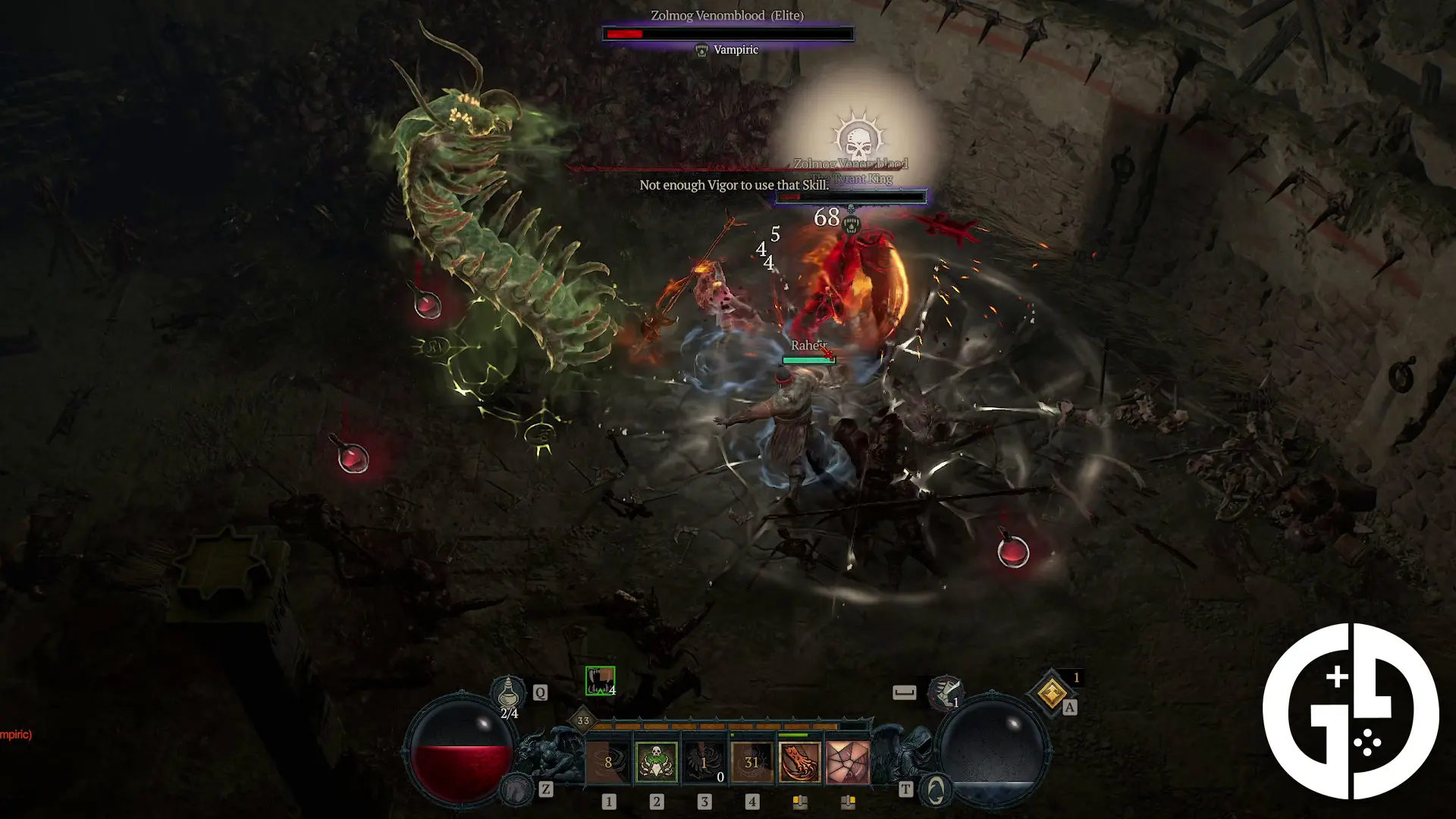The height and width of the screenshot is (819, 1456).
Task: Activate the green skull skill in slot 2
Action: [x=657, y=761]
